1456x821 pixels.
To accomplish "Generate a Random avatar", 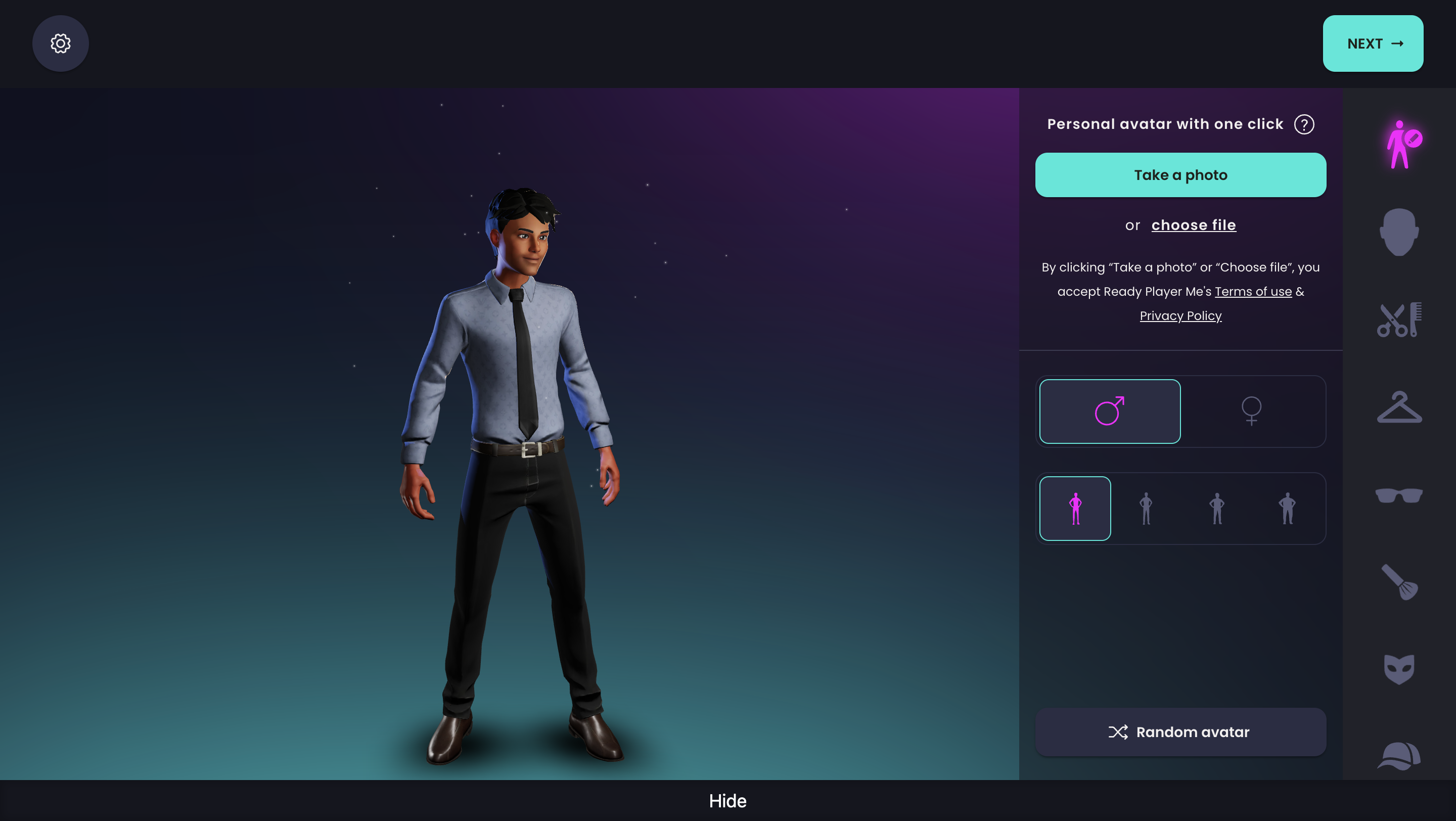I will (1180, 732).
